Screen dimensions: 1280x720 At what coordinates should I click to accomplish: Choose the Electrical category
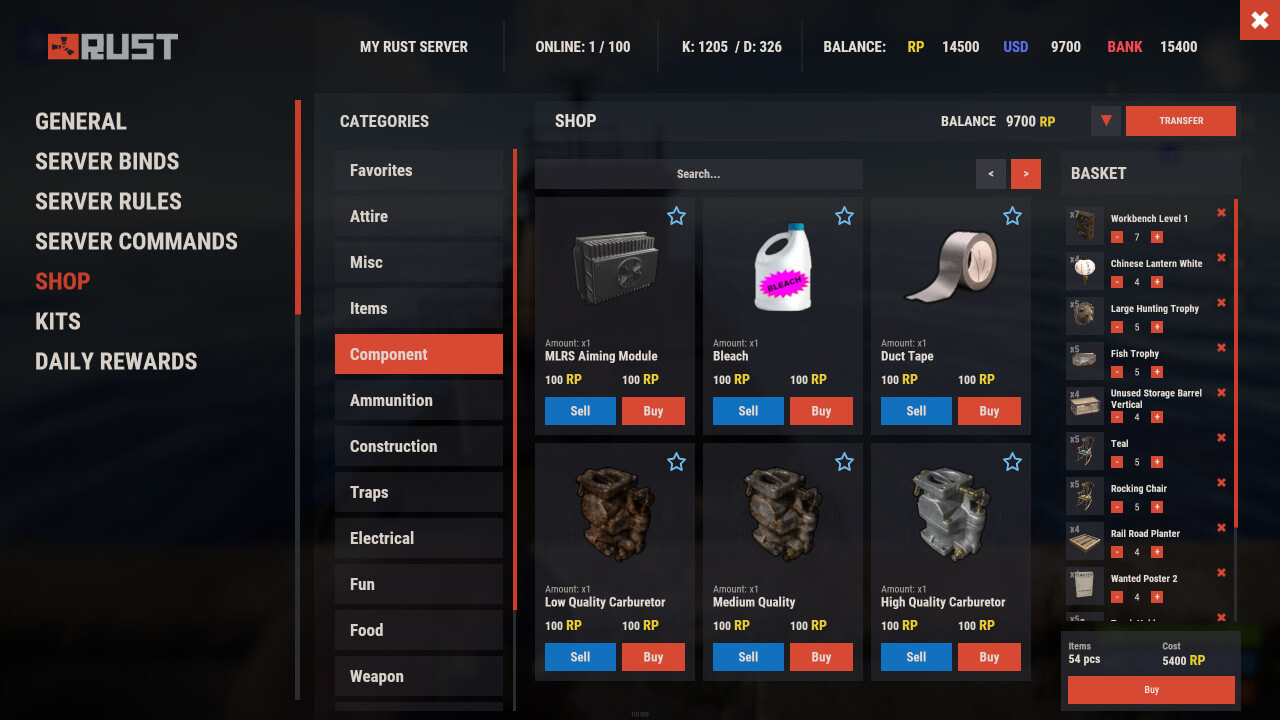point(418,538)
